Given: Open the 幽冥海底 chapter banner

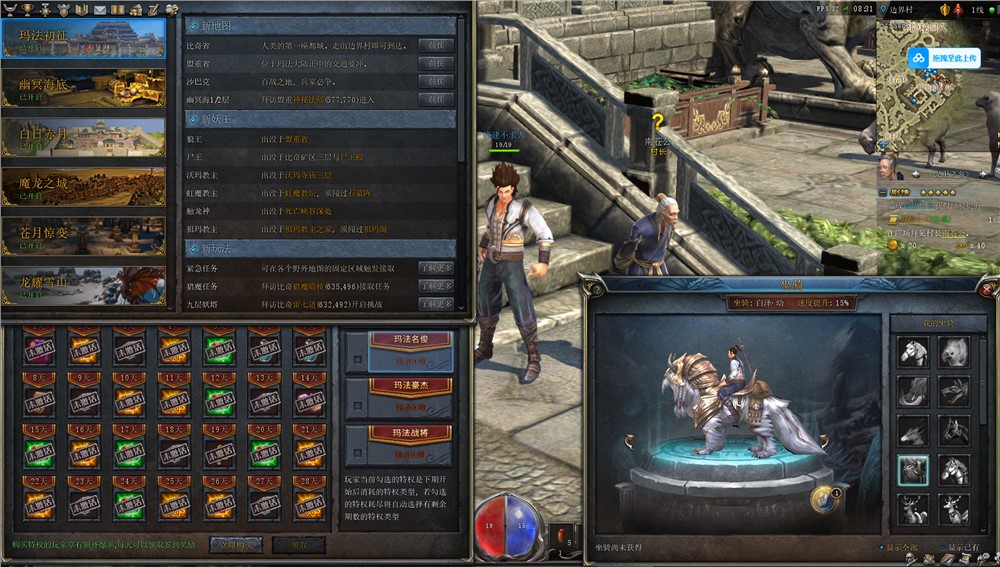Looking at the screenshot, I should point(84,88).
